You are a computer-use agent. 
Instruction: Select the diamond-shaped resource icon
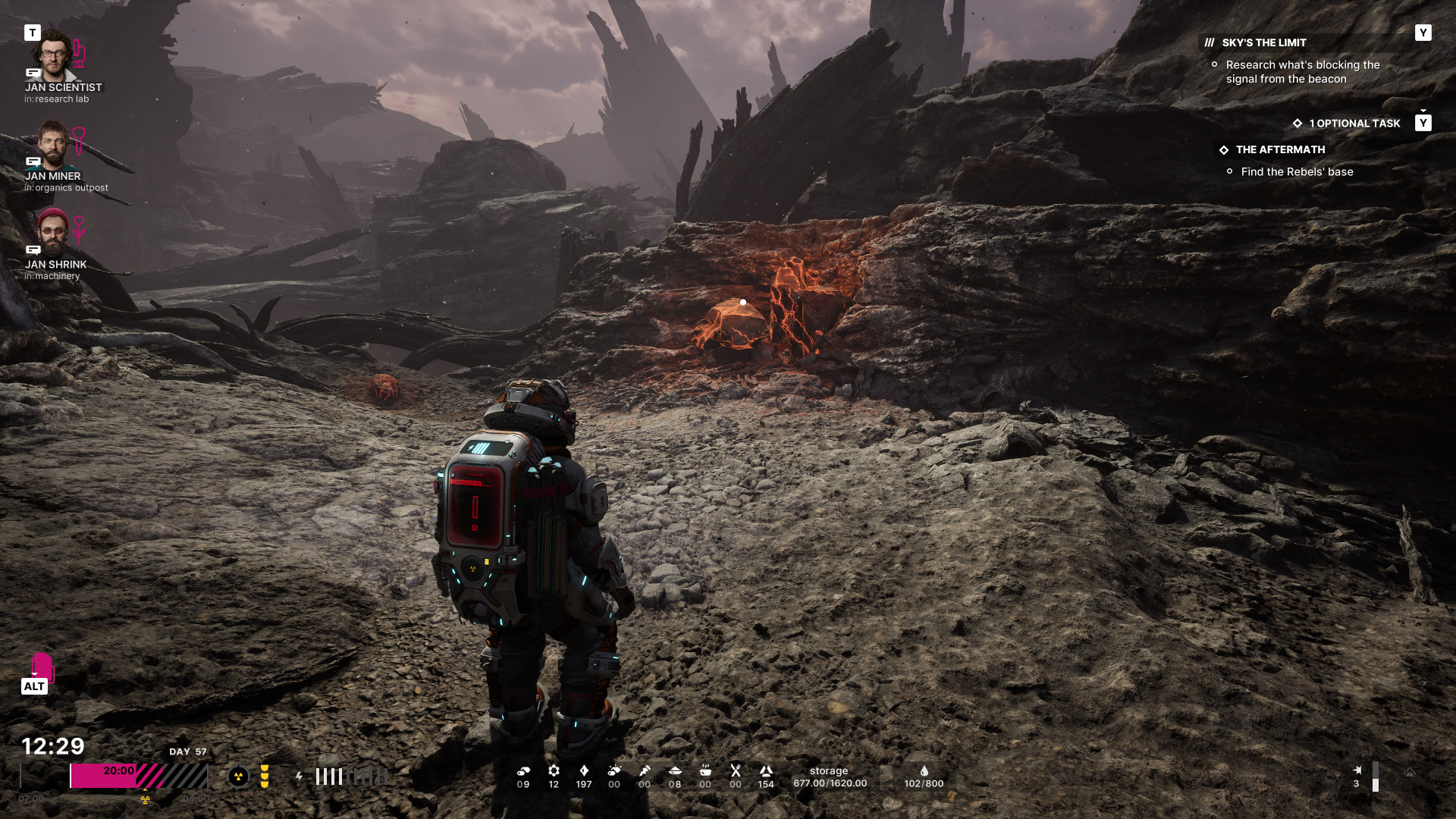click(x=584, y=771)
